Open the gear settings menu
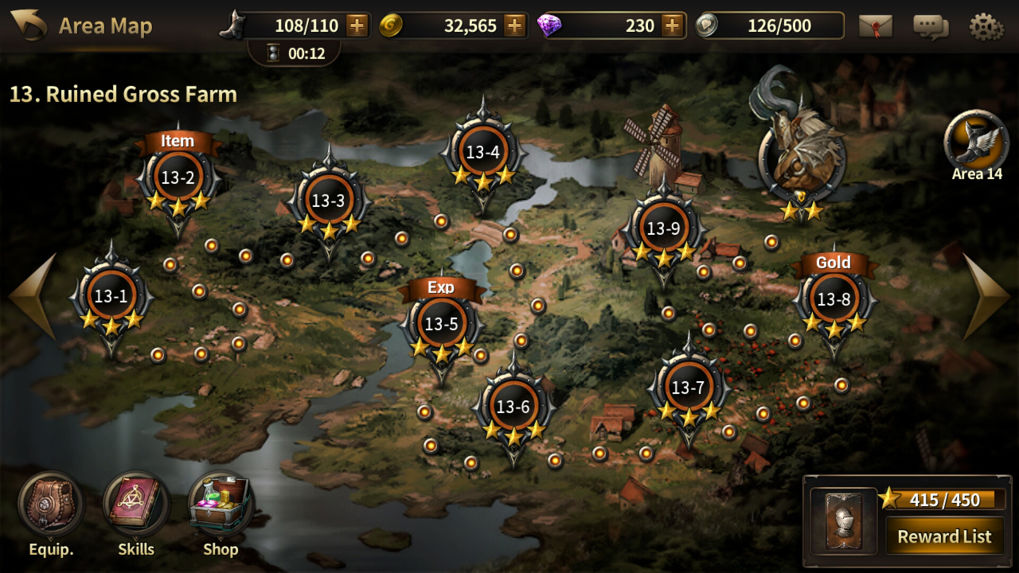Image resolution: width=1019 pixels, height=573 pixels. tap(986, 26)
